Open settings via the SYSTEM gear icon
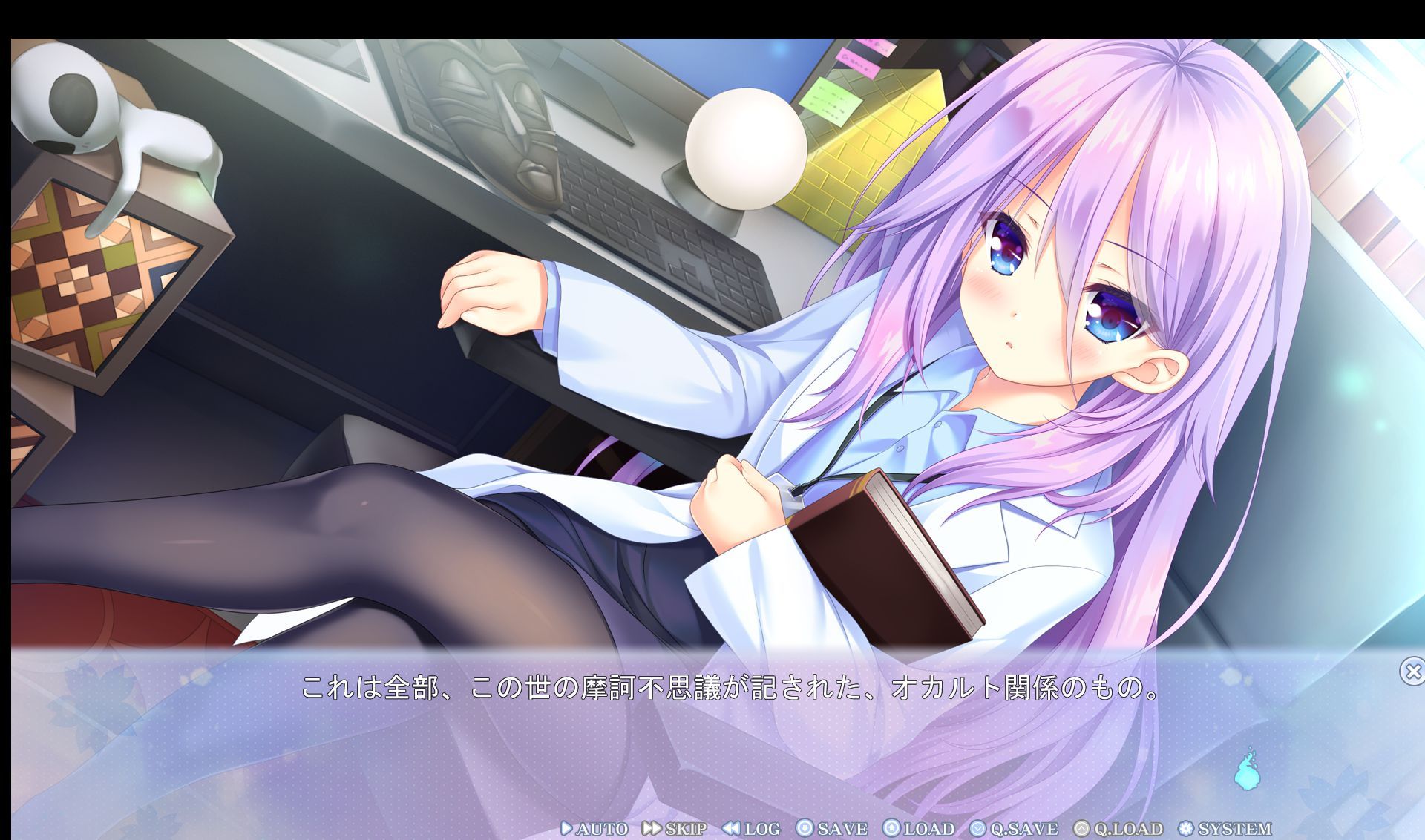 click(x=1186, y=828)
